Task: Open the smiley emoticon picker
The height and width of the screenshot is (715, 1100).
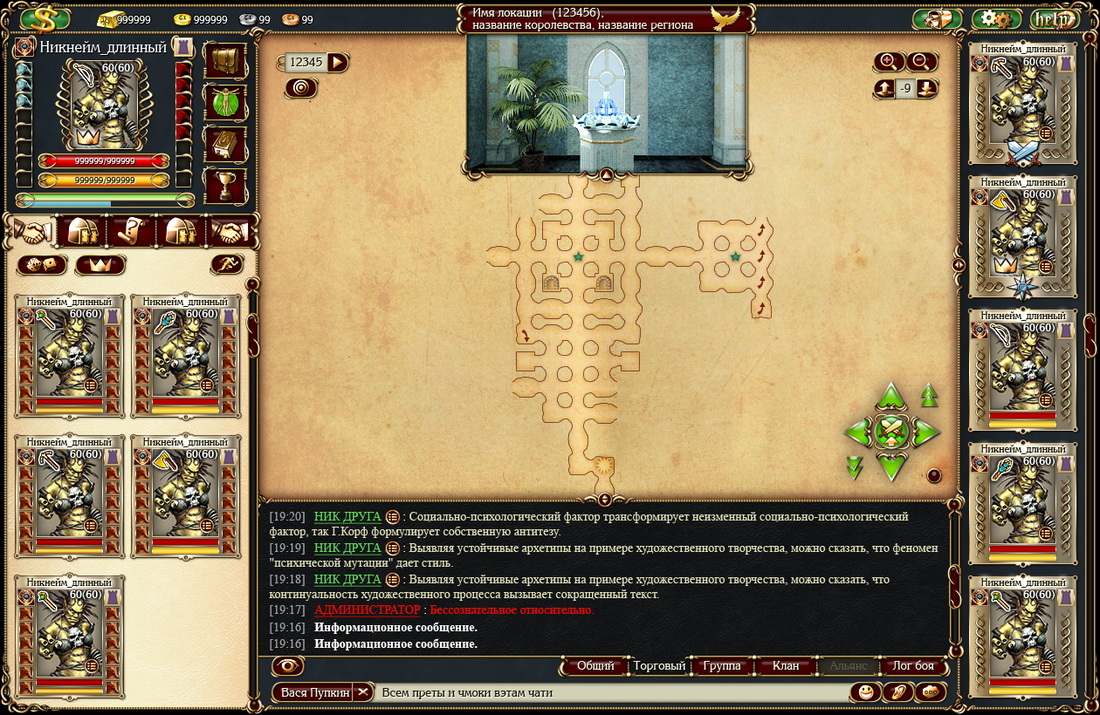Action: (865, 692)
